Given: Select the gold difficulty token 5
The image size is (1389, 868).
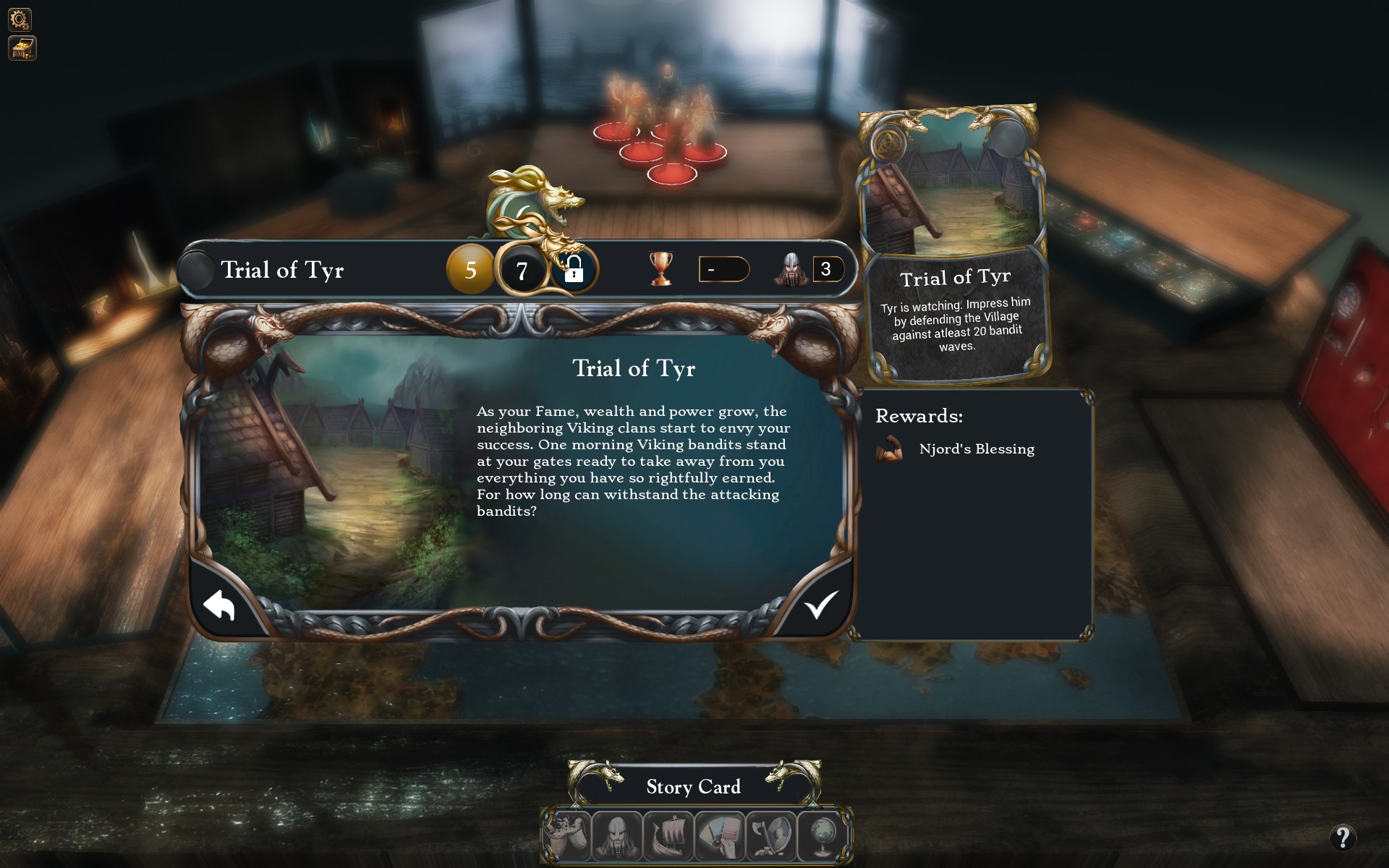Looking at the screenshot, I should click(470, 270).
